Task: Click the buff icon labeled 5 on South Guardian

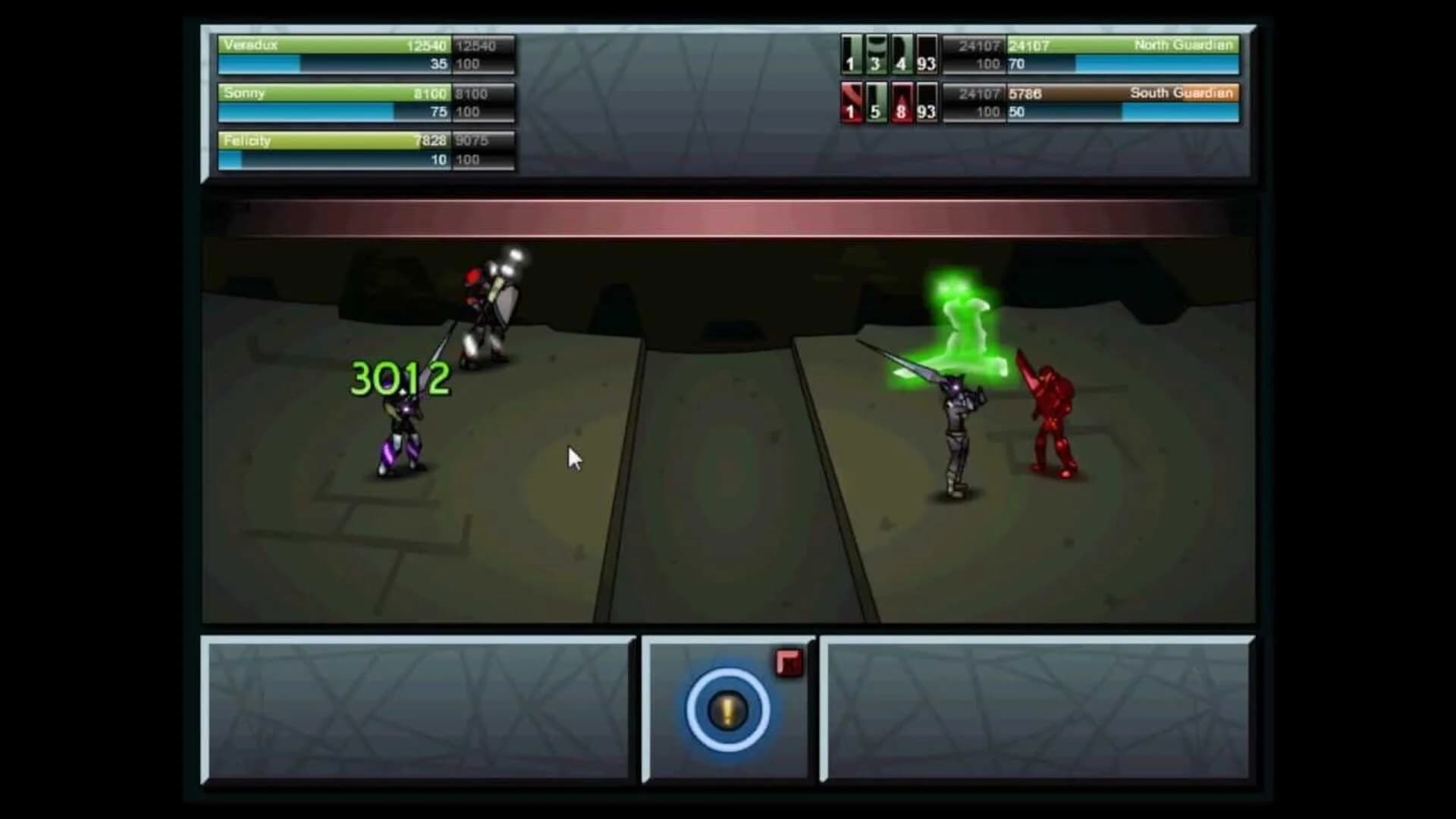Action: click(875, 102)
